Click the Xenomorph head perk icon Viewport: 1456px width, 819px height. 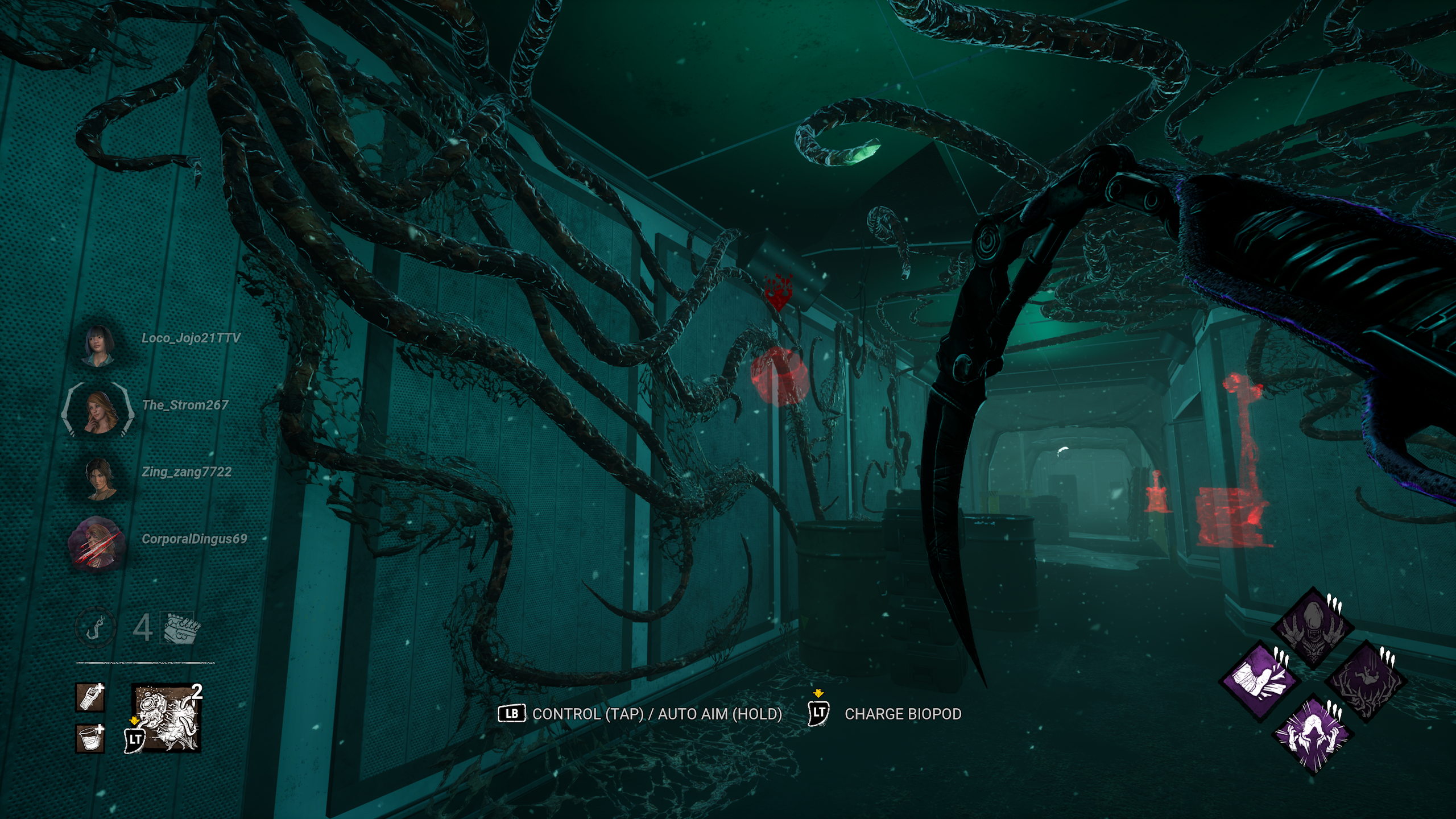(x=1313, y=629)
